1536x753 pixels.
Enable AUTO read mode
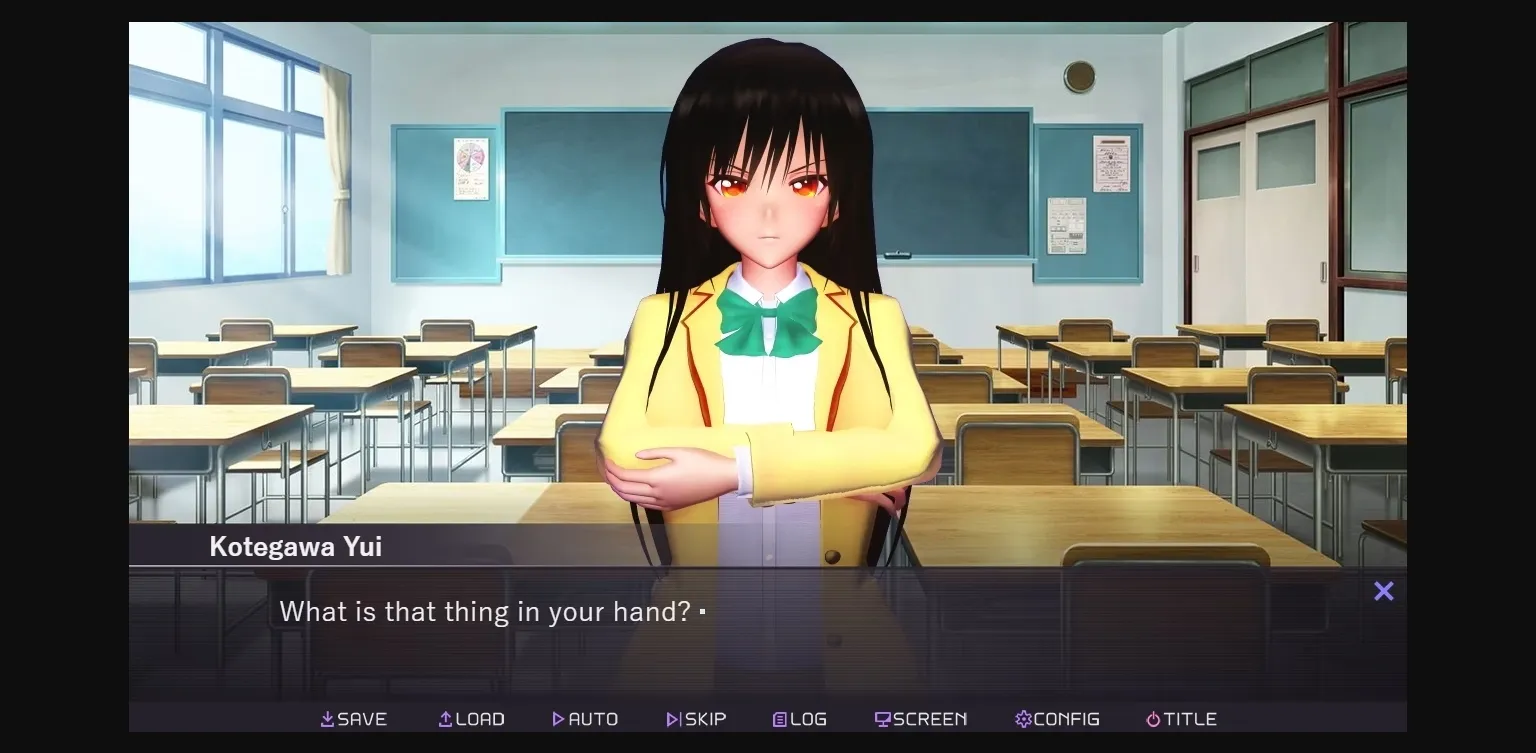click(585, 718)
